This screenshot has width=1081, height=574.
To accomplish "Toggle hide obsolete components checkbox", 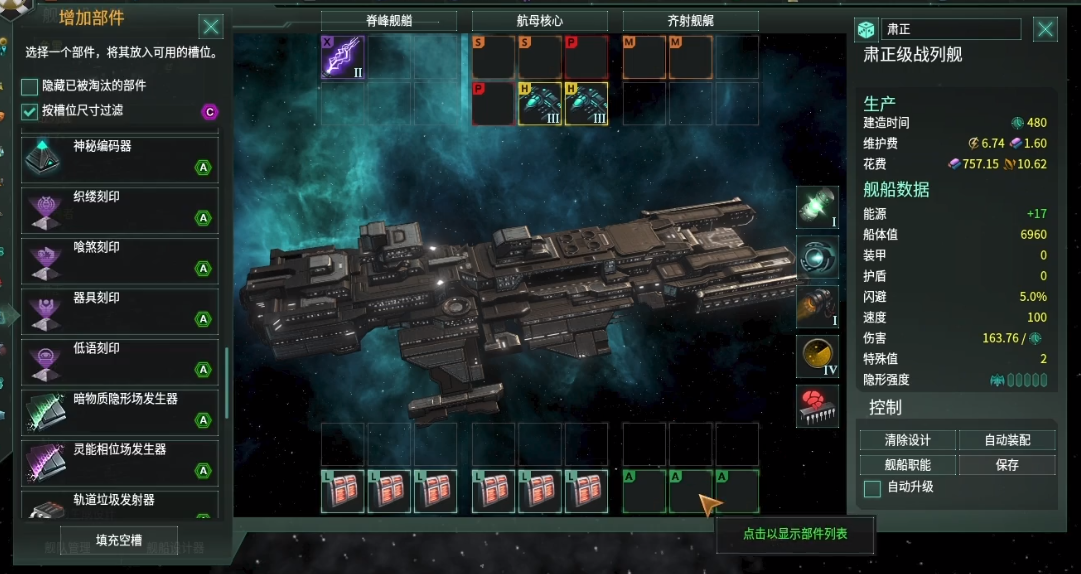I will (30, 87).
